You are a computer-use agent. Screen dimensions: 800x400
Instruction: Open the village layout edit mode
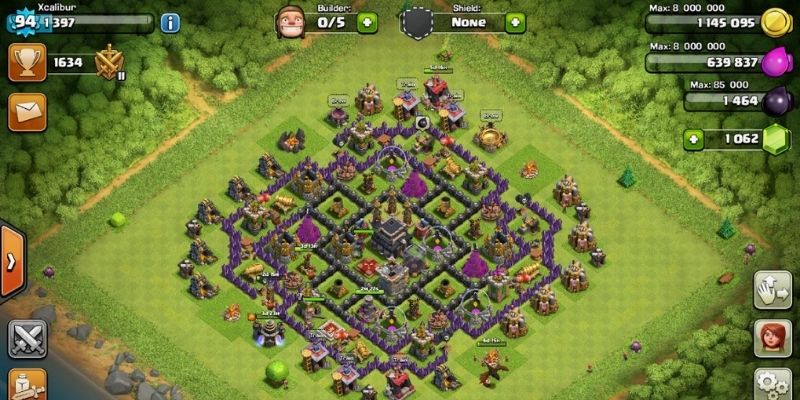pos(773,290)
